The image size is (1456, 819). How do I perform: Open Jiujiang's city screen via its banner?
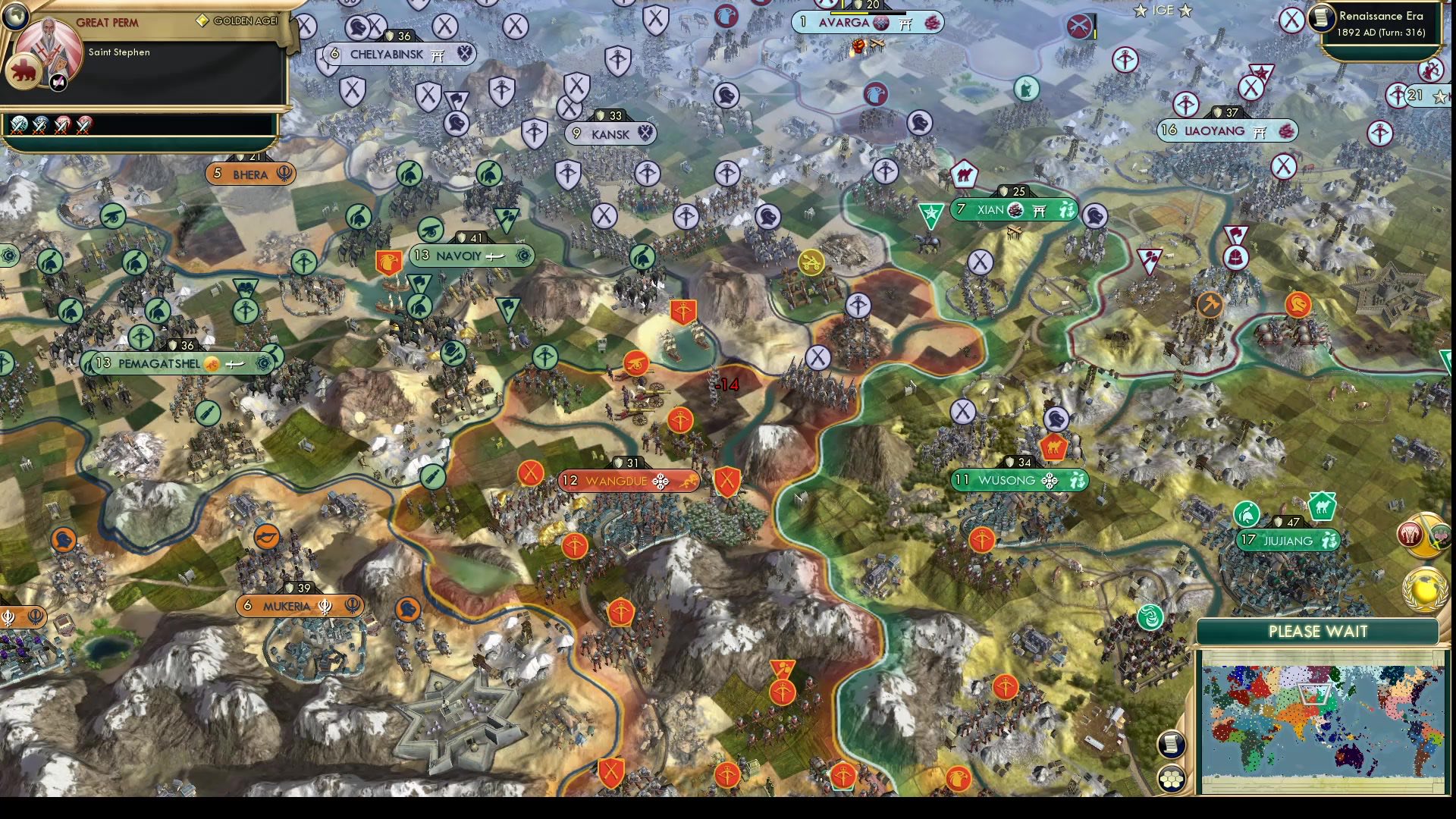point(1289,541)
